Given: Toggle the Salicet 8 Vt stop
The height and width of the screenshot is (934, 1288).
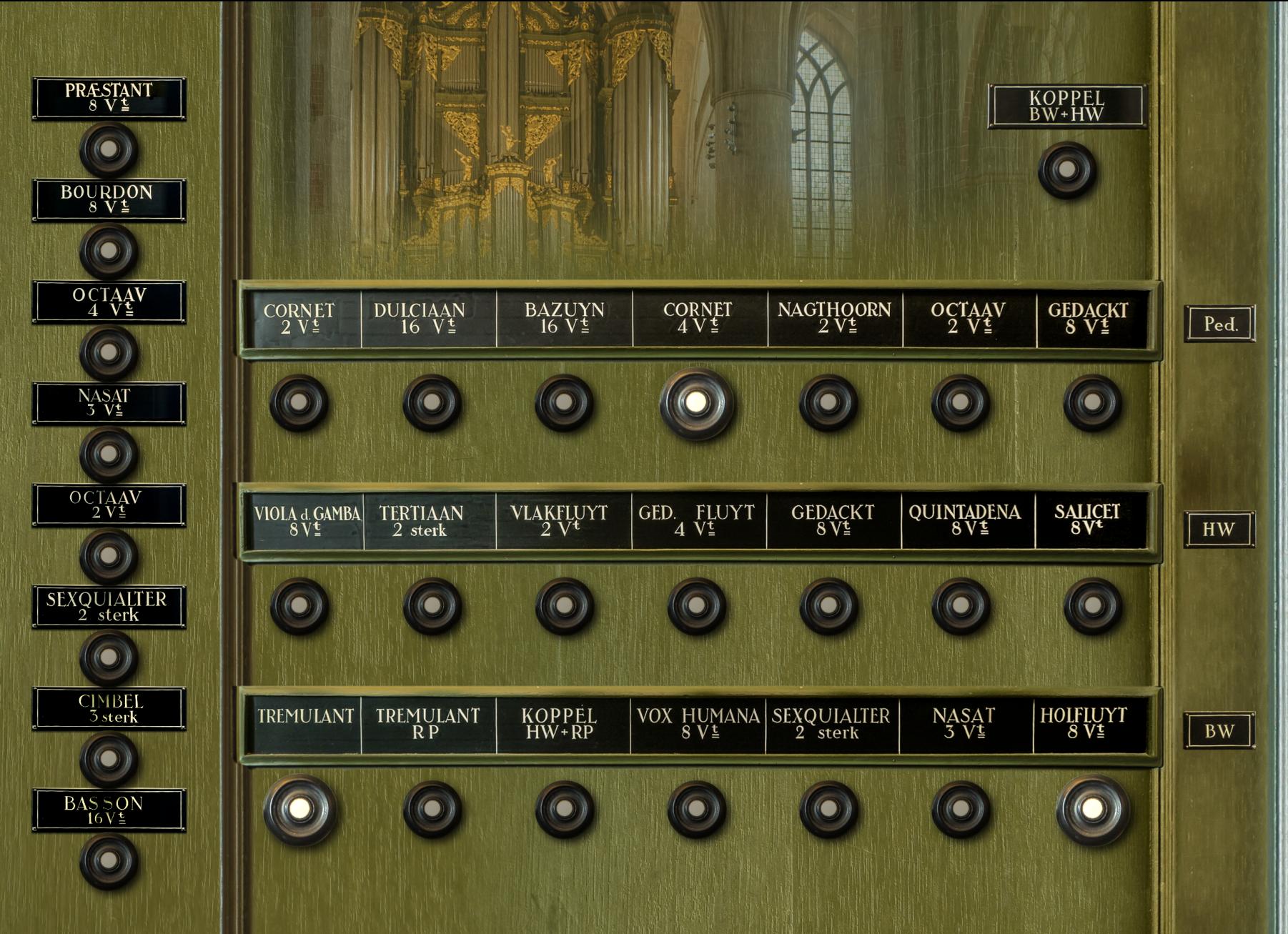Looking at the screenshot, I should tap(1093, 605).
